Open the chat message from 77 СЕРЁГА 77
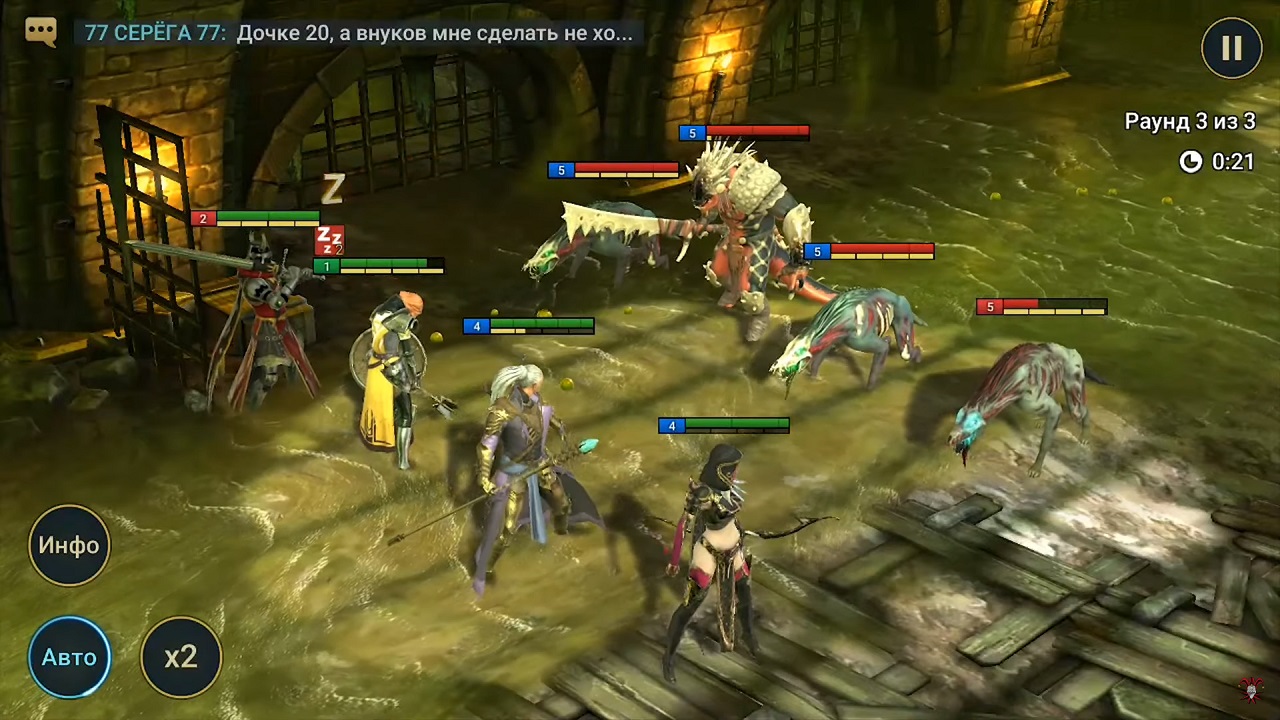The image size is (1280, 720). click(358, 33)
